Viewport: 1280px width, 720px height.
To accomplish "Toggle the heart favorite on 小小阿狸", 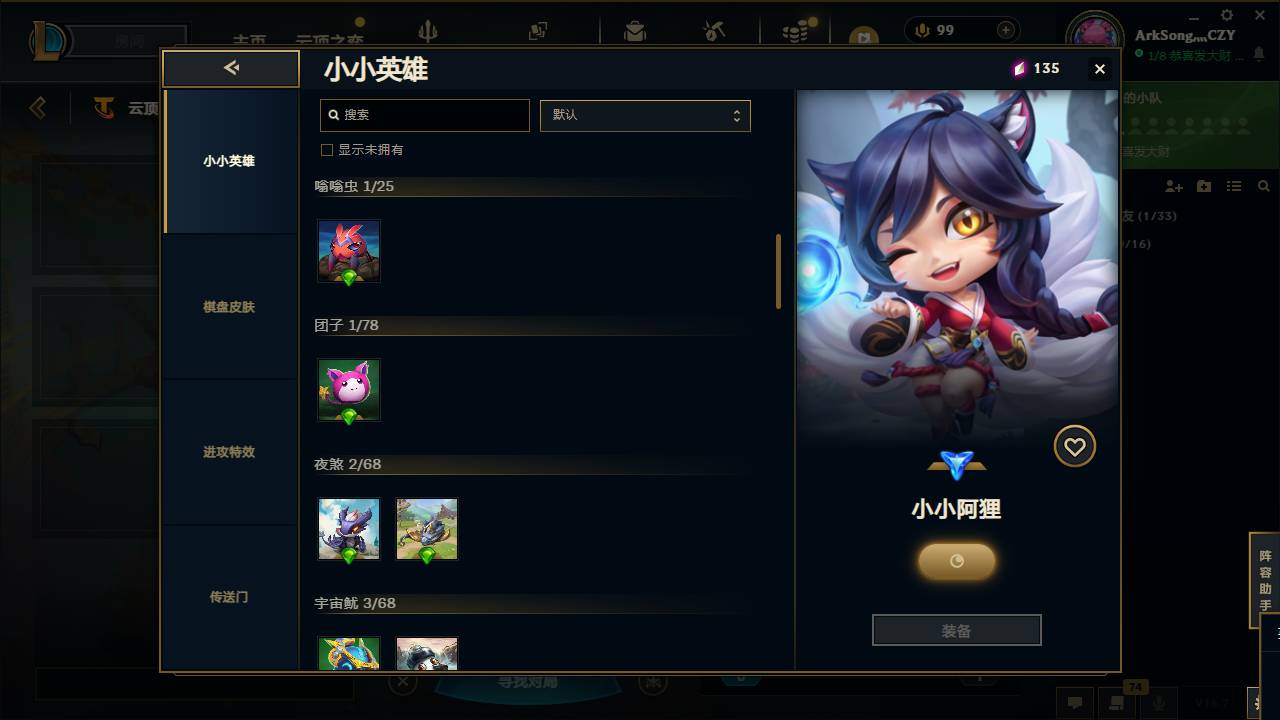I will pyautogui.click(x=1074, y=446).
